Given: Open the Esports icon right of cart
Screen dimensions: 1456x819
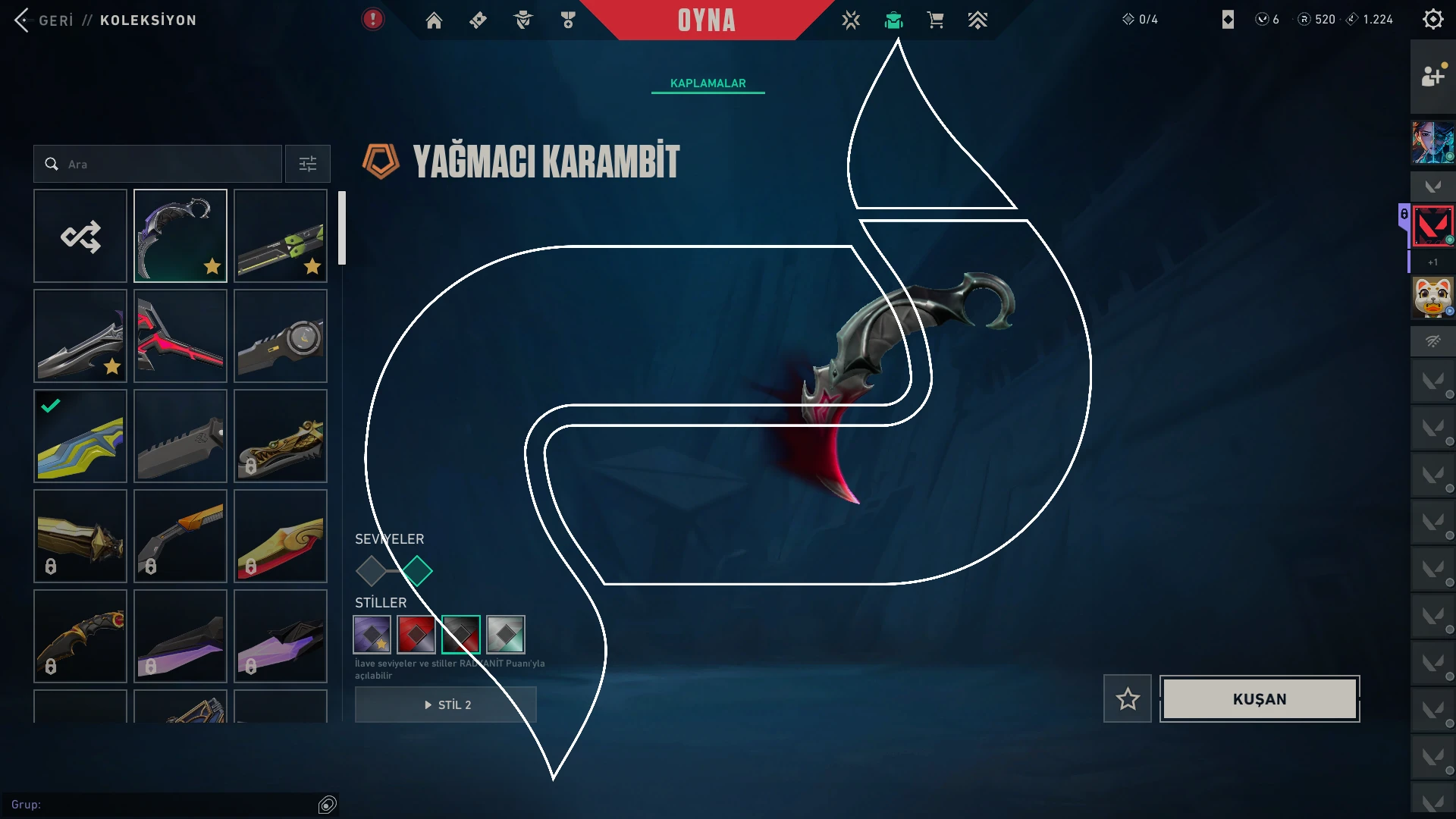Looking at the screenshot, I should 978,20.
